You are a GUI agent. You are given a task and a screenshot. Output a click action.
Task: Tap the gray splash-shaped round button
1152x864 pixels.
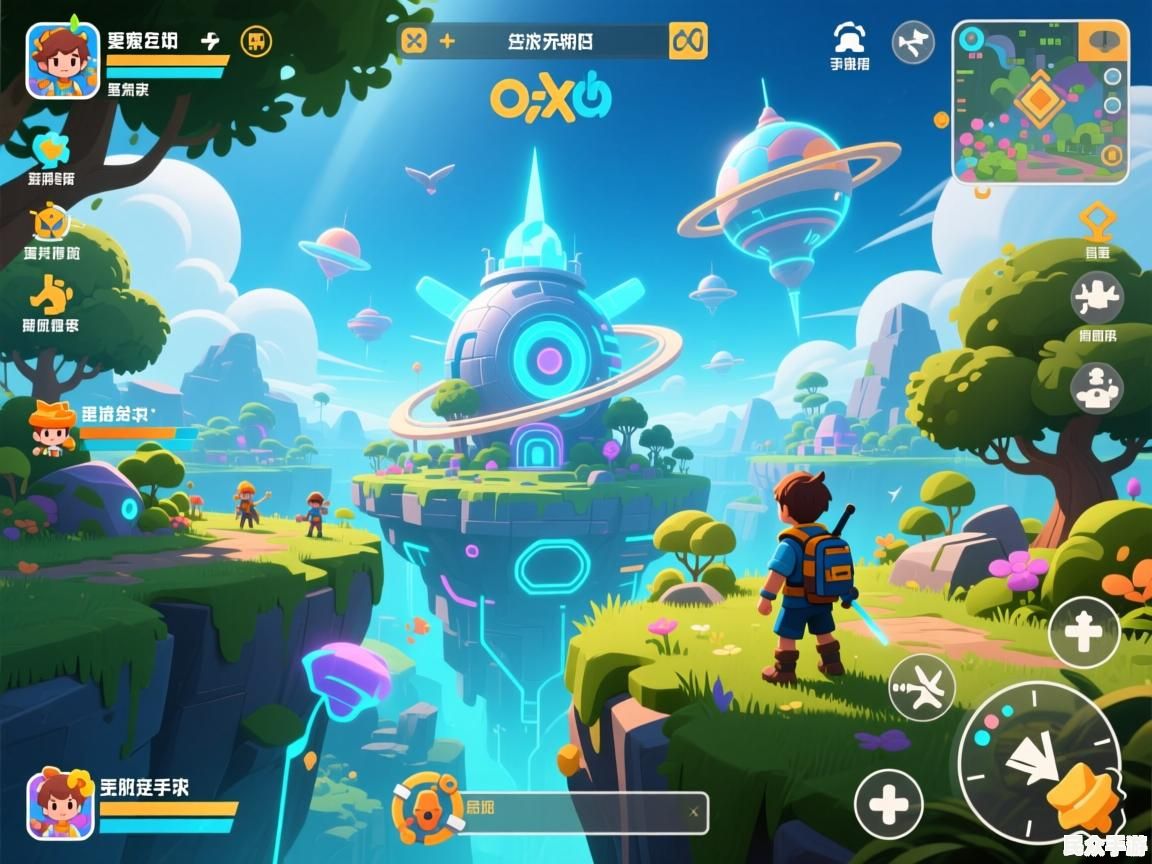(x=1097, y=297)
